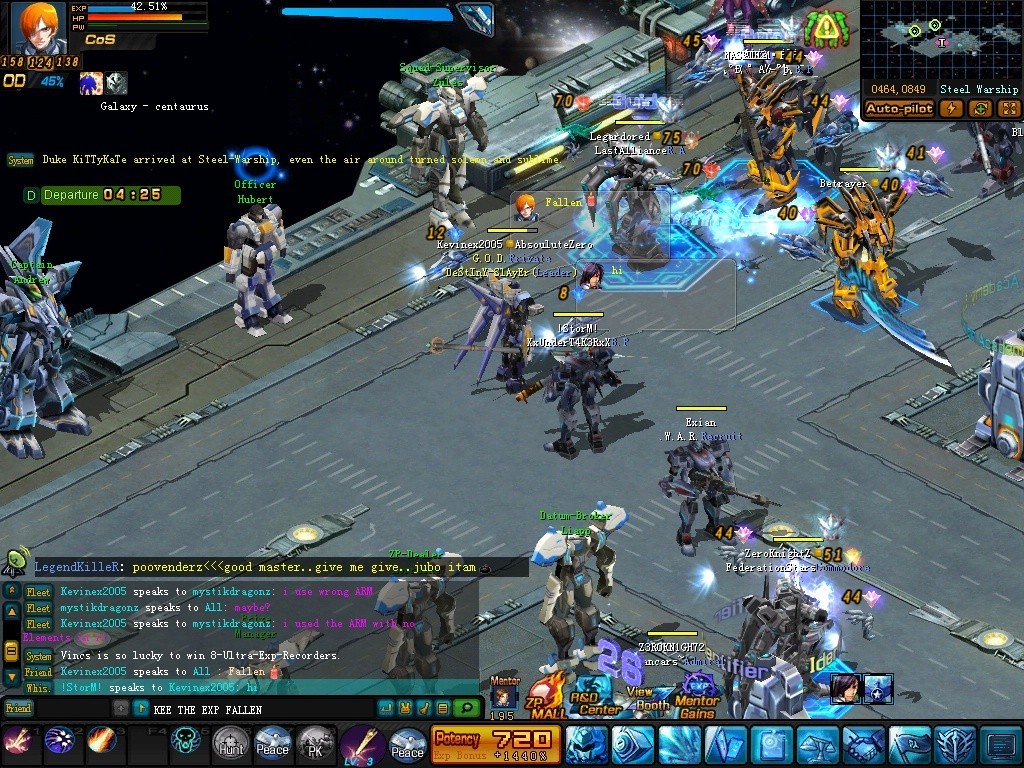Screen dimensions: 1024x768
Task: Select the Friend chat channel button
Action: 18,708
